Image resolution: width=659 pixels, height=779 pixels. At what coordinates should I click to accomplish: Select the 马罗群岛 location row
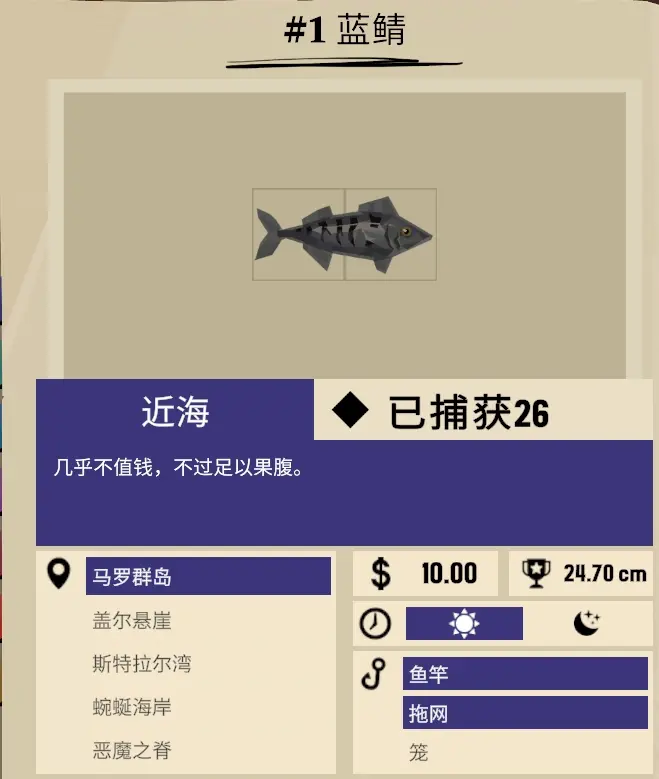click(208, 576)
